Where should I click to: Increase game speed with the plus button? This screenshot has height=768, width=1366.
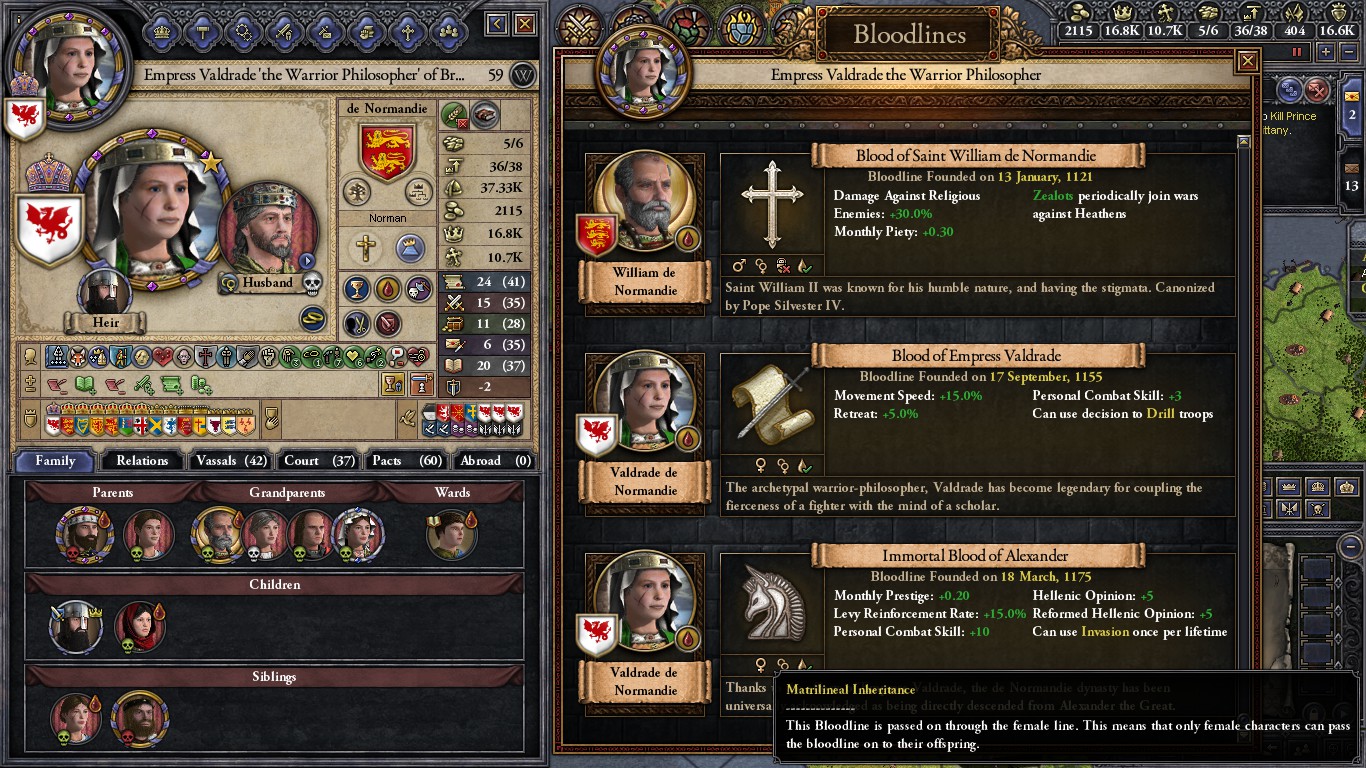click(x=1326, y=51)
